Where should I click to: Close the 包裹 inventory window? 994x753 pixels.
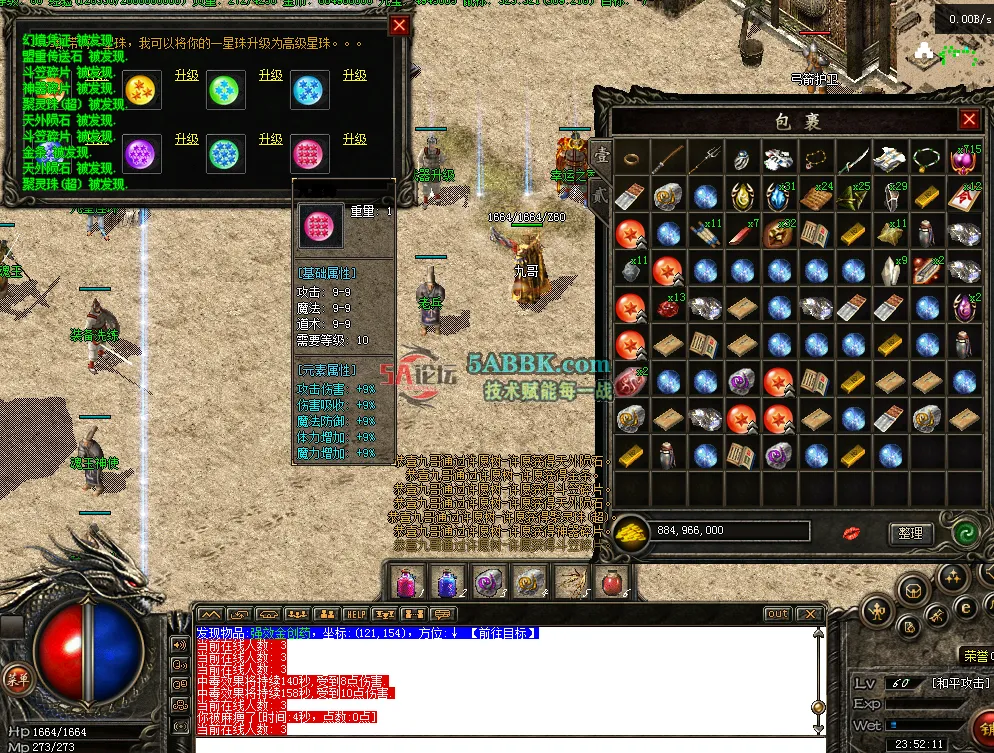click(x=969, y=120)
